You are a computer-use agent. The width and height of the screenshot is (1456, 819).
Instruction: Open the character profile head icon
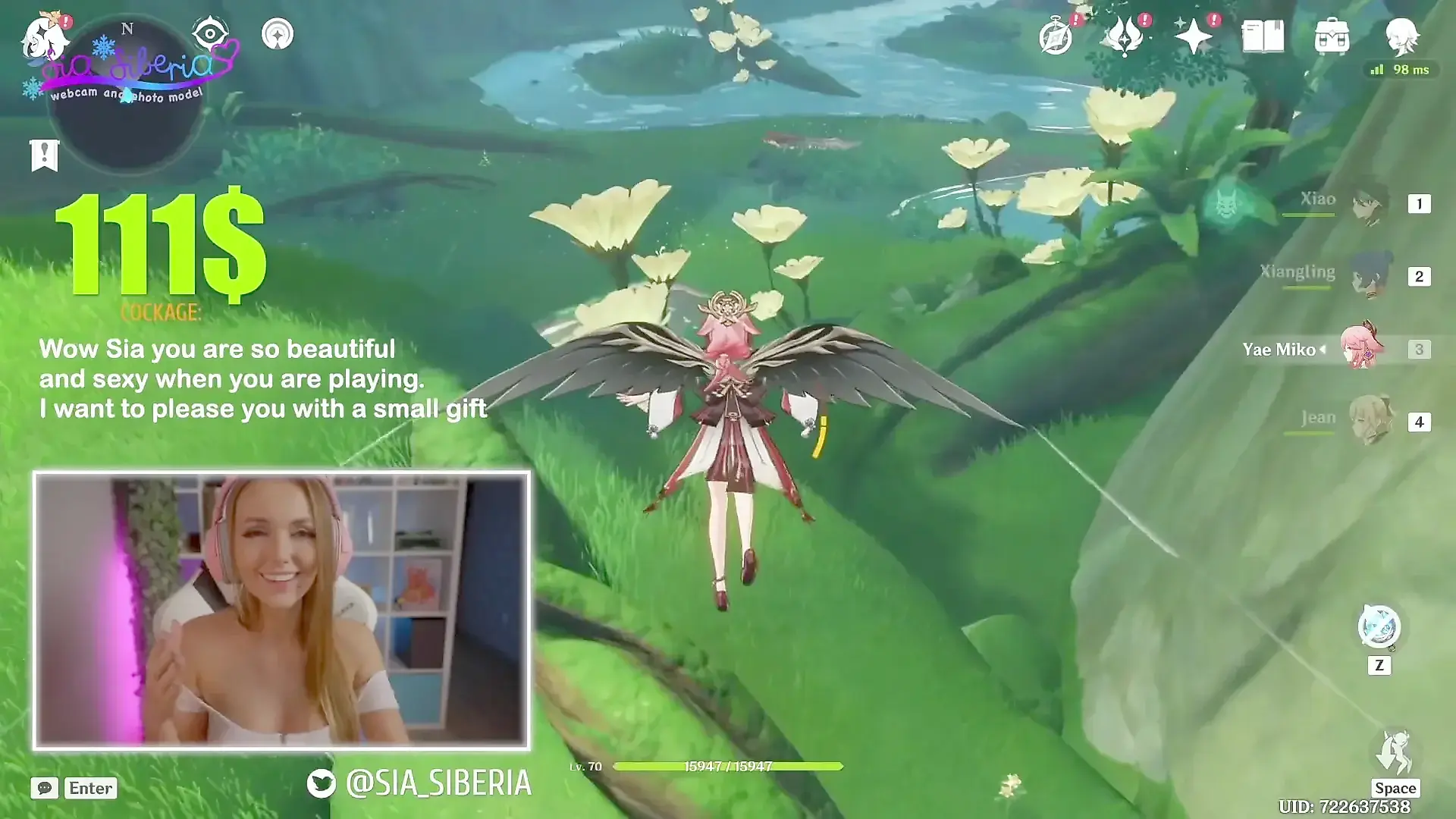tap(1401, 36)
